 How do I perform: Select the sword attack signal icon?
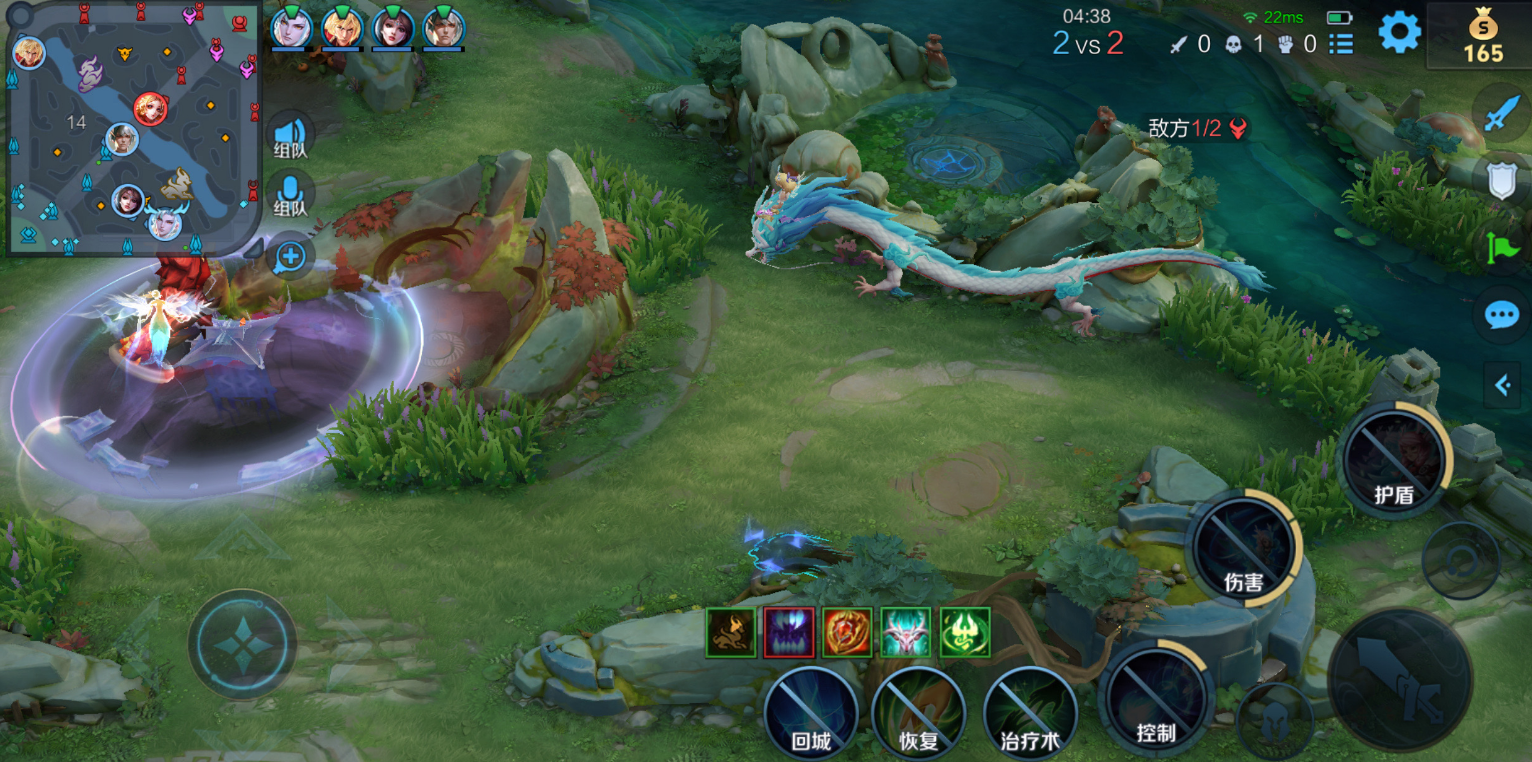pyautogui.click(x=1501, y=114)
